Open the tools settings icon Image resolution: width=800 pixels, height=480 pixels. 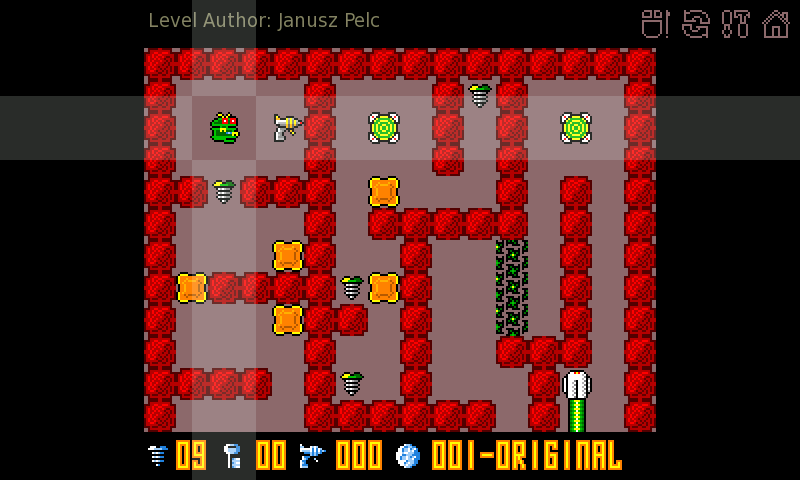pos(736,23)
